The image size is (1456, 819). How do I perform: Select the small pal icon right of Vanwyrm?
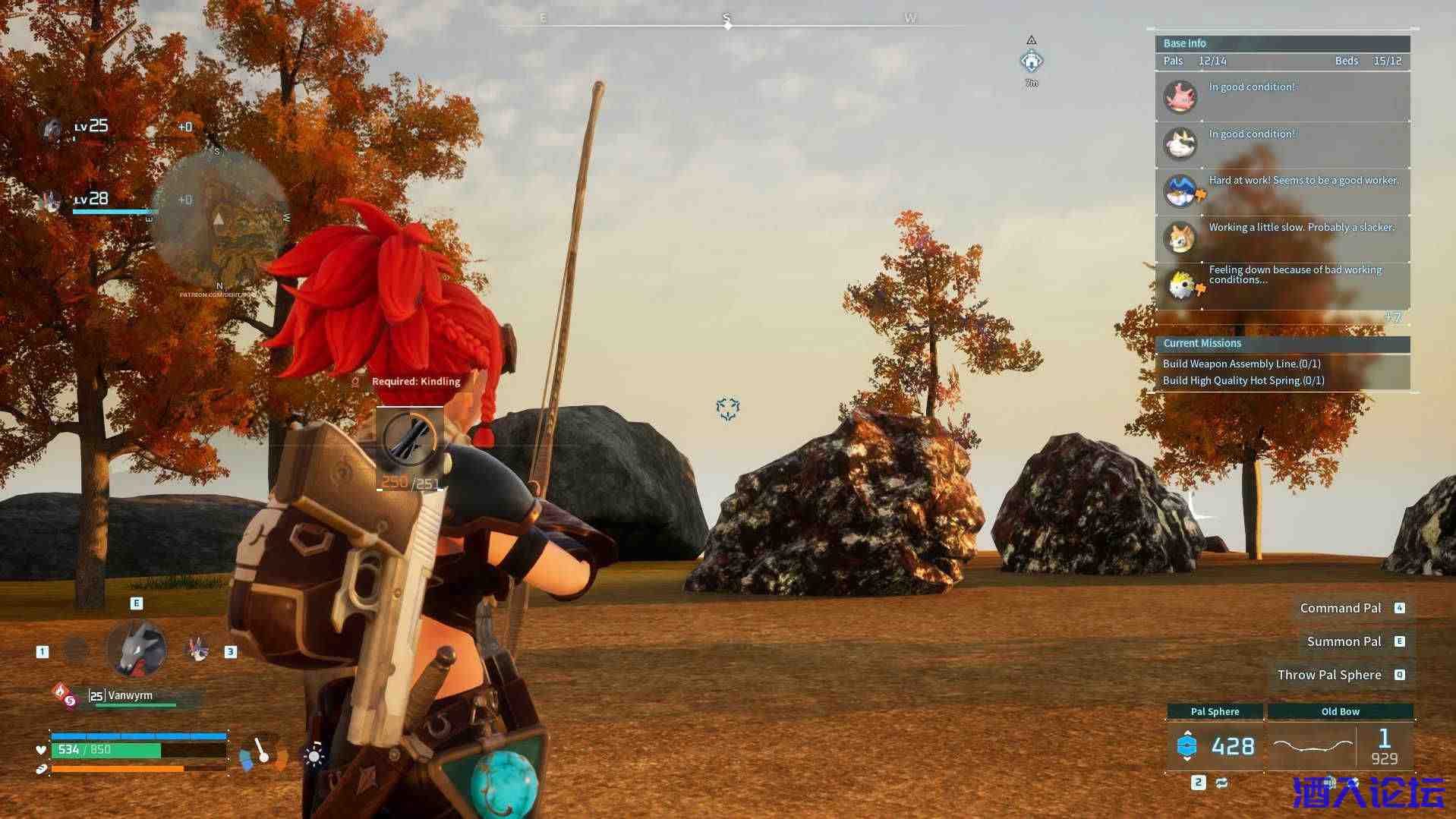[x=198, y=649]
